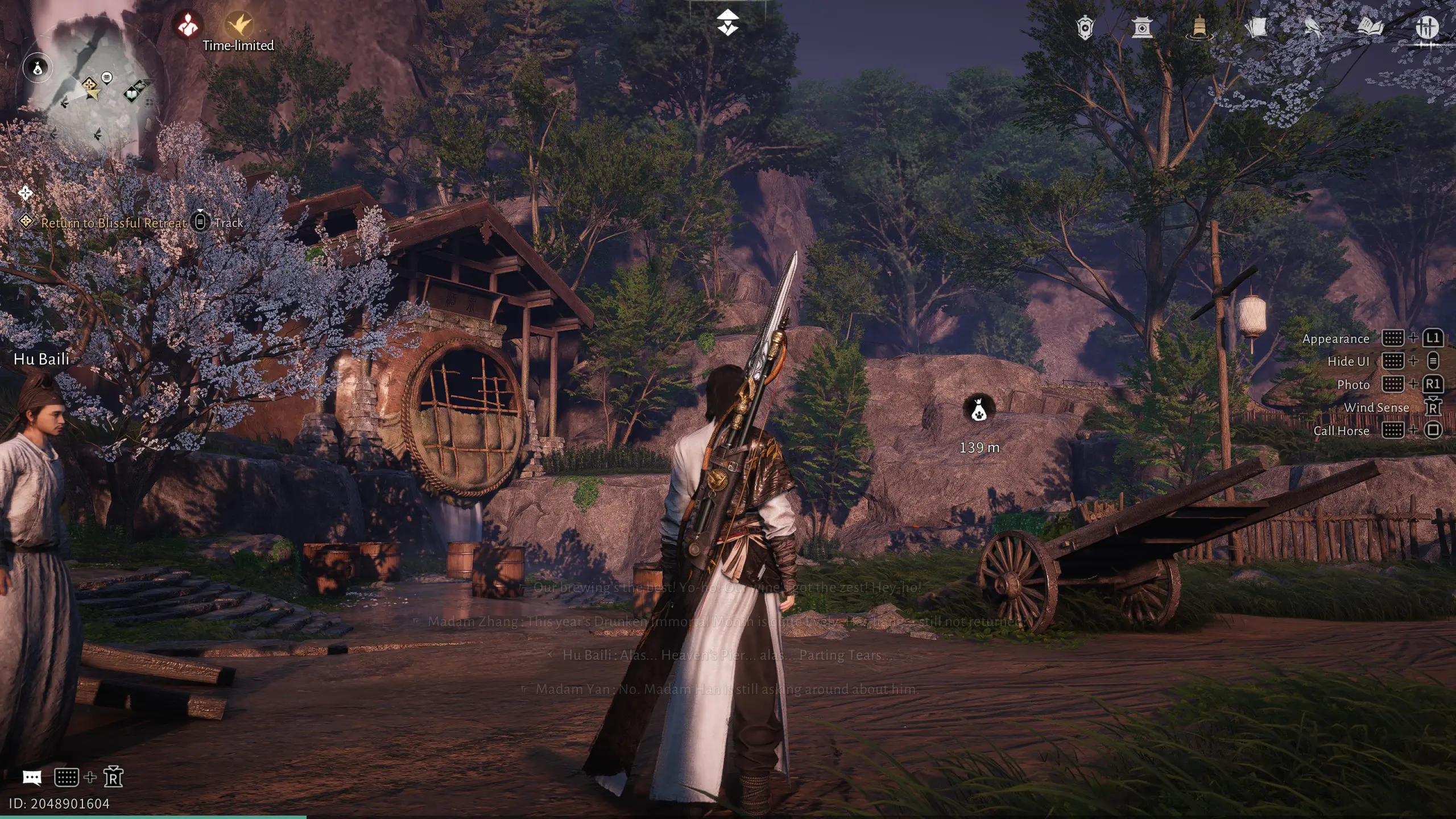The height and width of the screenshot is (819, 1456).
Task: Click the golden bell tower icon
Action: click(1199, 27)
